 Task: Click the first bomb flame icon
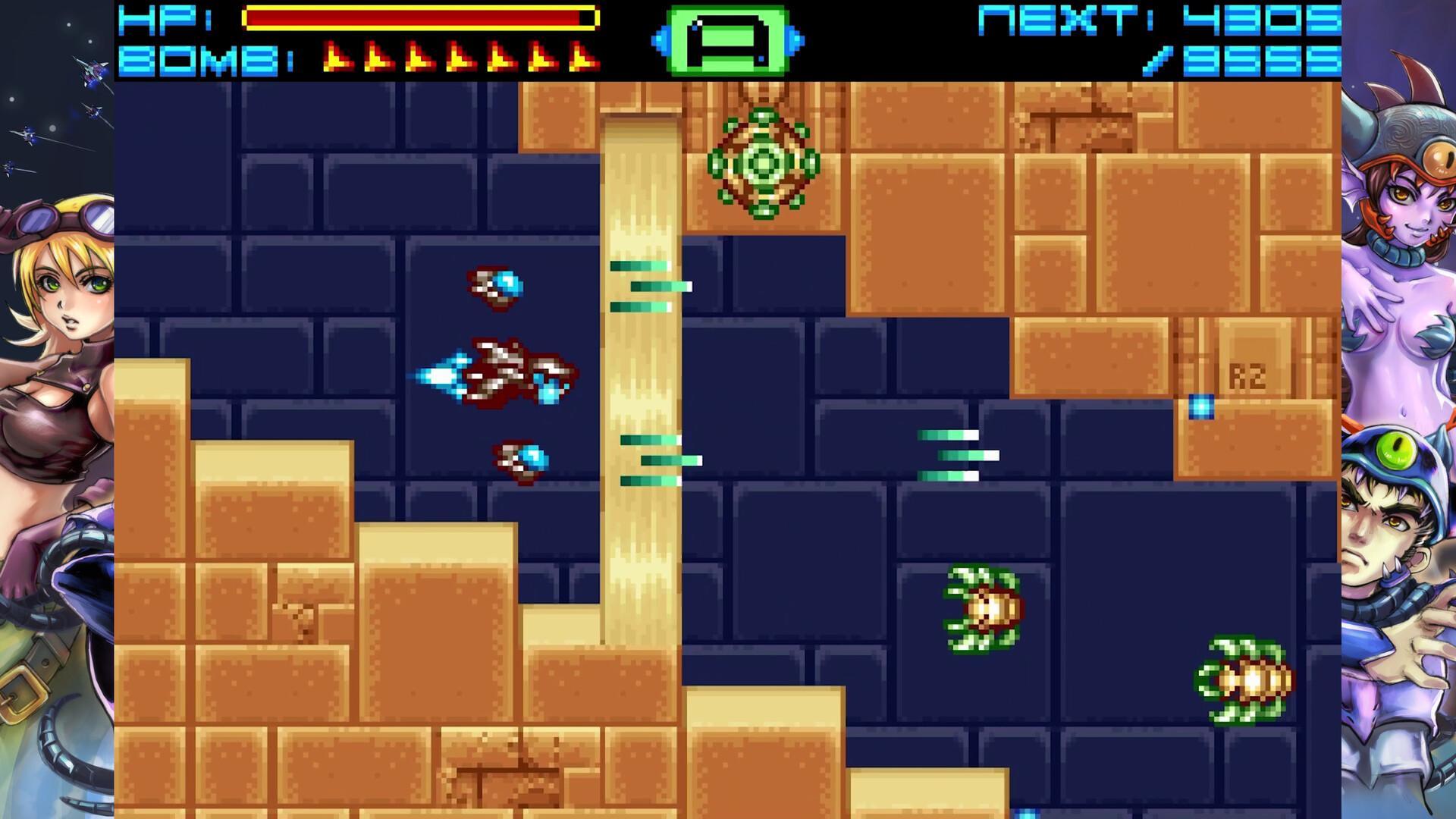point(336,57)
